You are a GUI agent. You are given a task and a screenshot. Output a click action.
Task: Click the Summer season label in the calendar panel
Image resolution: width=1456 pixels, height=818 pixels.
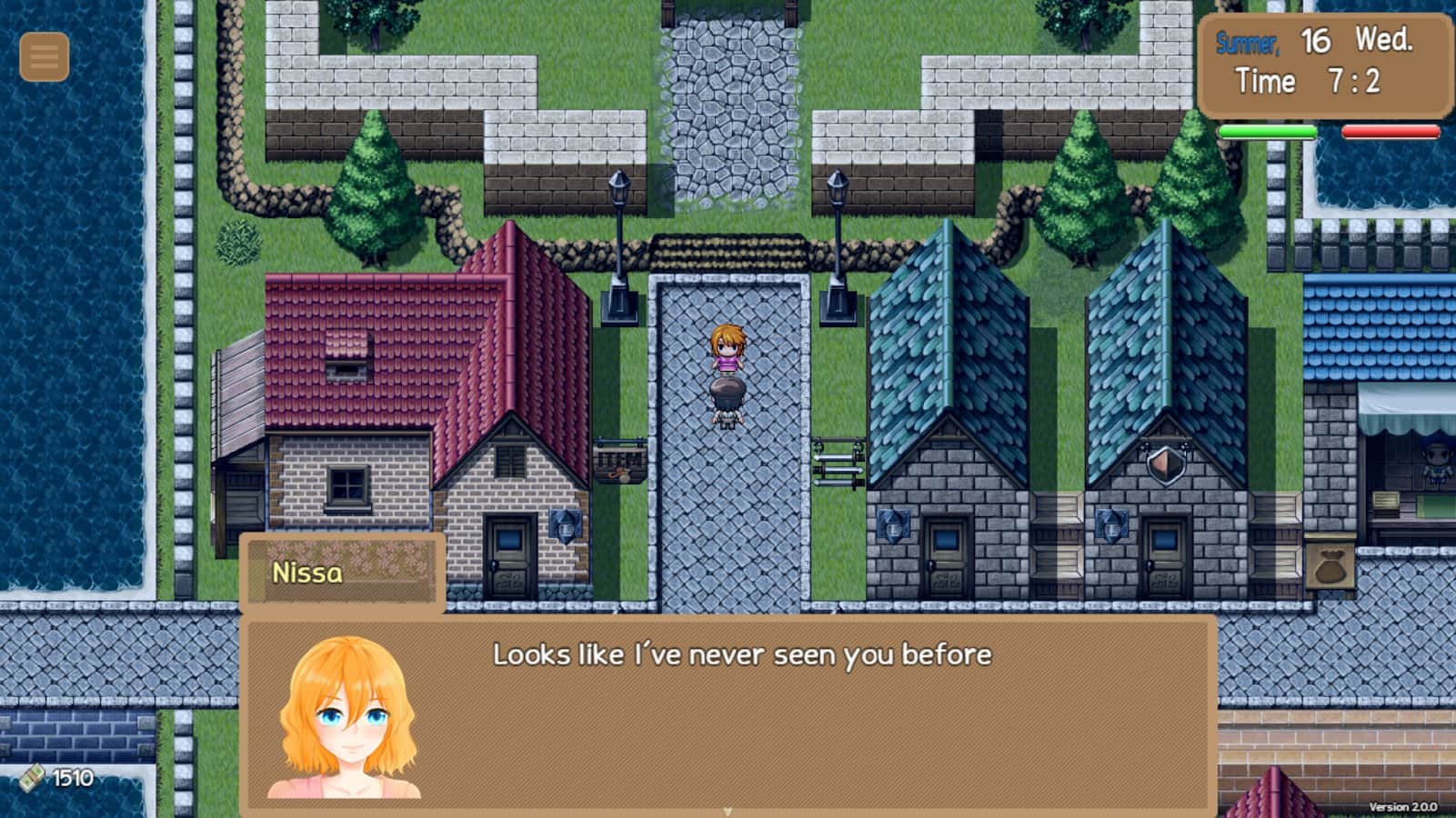(x=1249, y=40)
